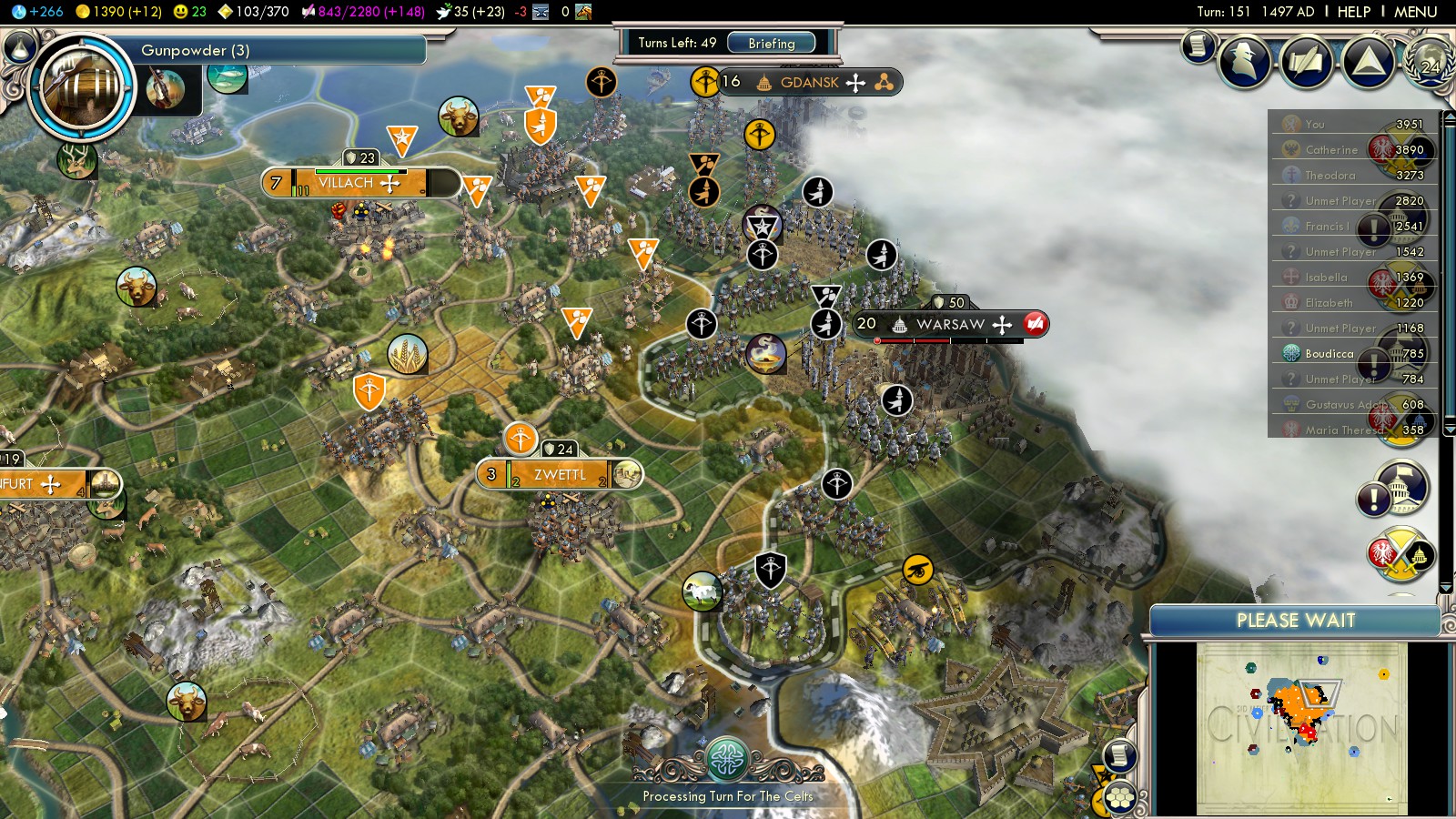Click the minimap
1456x819 pixels.
pos(1301,726)
